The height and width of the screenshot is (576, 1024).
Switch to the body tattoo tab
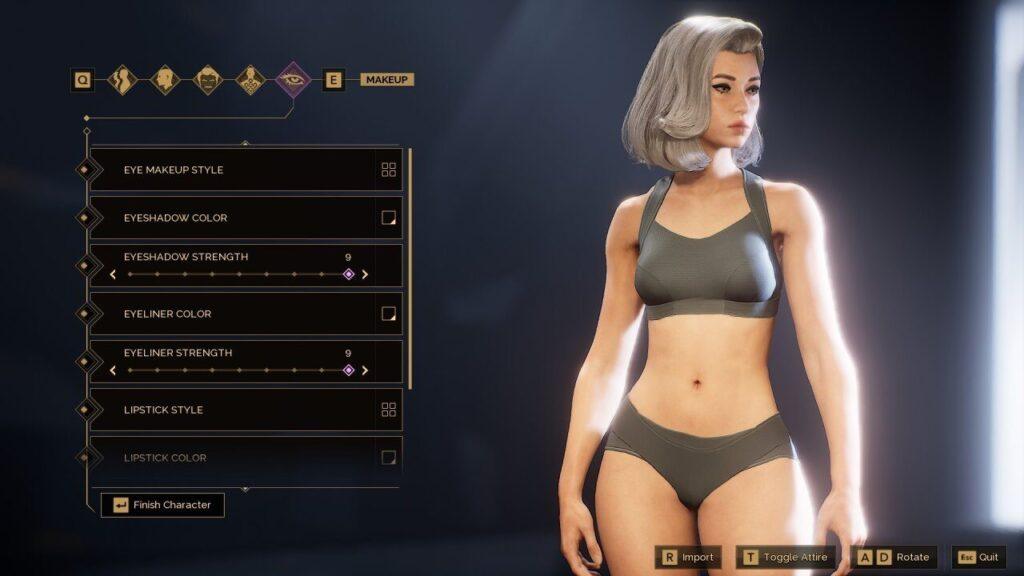pos(250,79)
